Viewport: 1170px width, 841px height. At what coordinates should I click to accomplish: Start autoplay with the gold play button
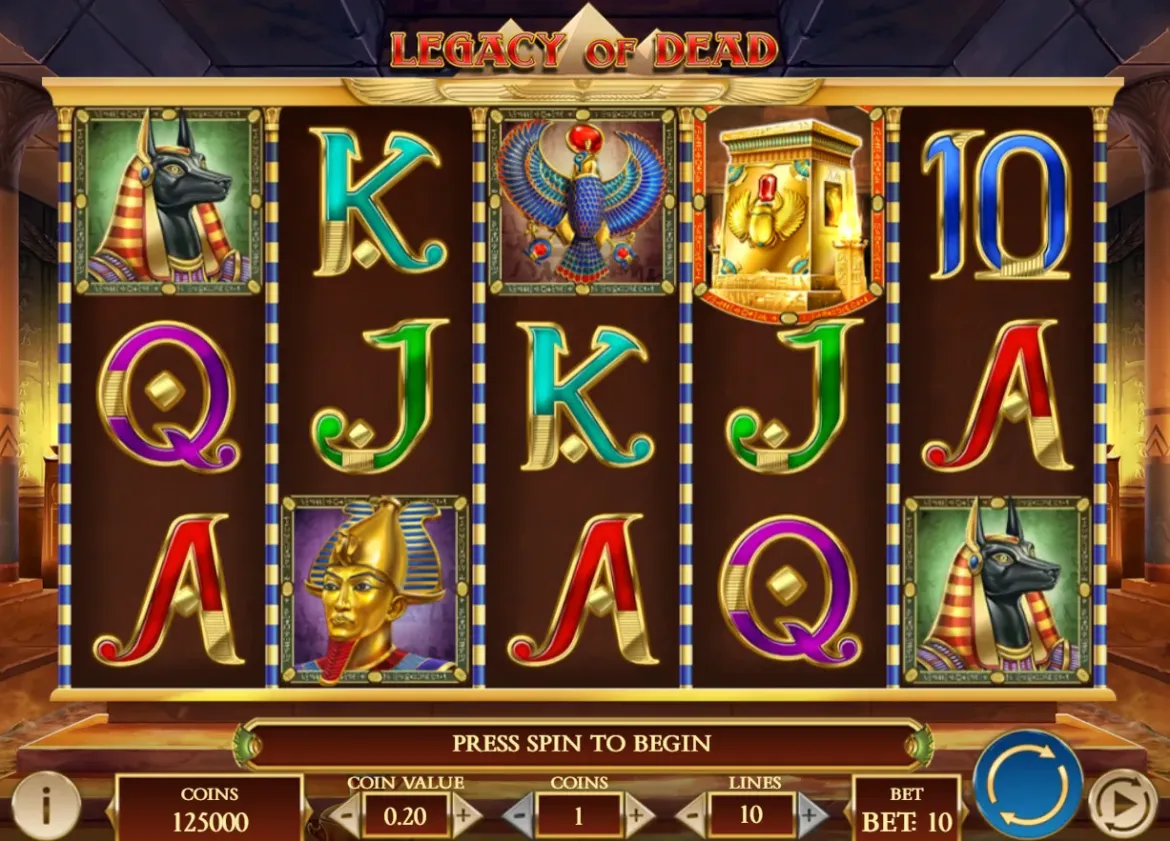click(1122, 804)
